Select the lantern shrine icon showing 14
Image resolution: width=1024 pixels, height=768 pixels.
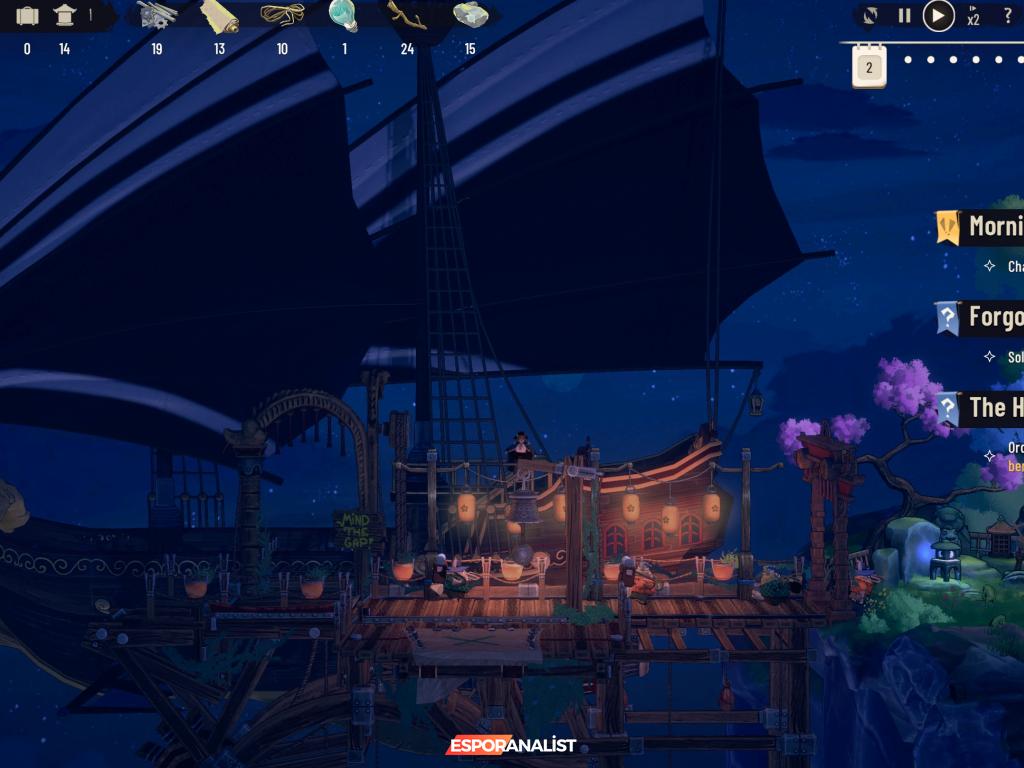point(65,16)
